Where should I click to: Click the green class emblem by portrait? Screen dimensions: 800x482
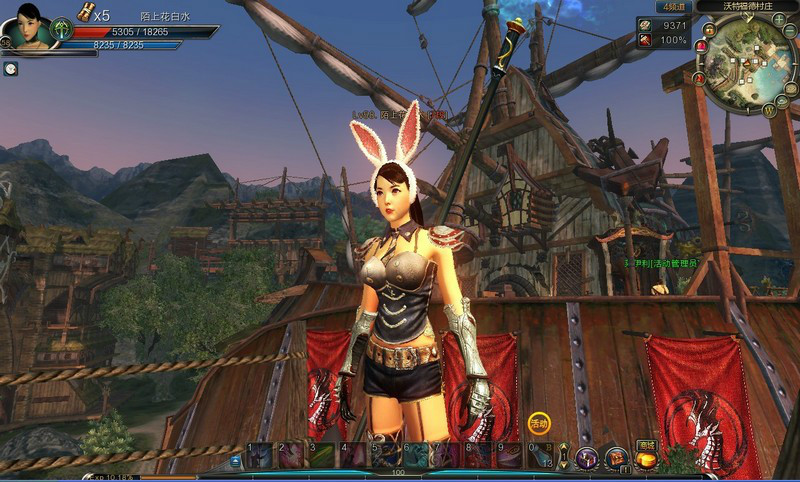61,27
